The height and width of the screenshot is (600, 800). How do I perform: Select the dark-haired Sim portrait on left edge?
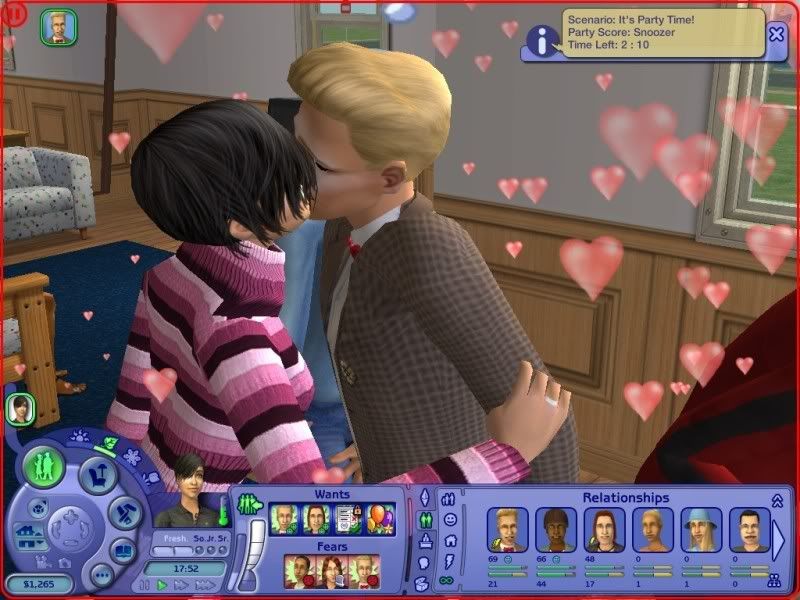tap(19, 407)
